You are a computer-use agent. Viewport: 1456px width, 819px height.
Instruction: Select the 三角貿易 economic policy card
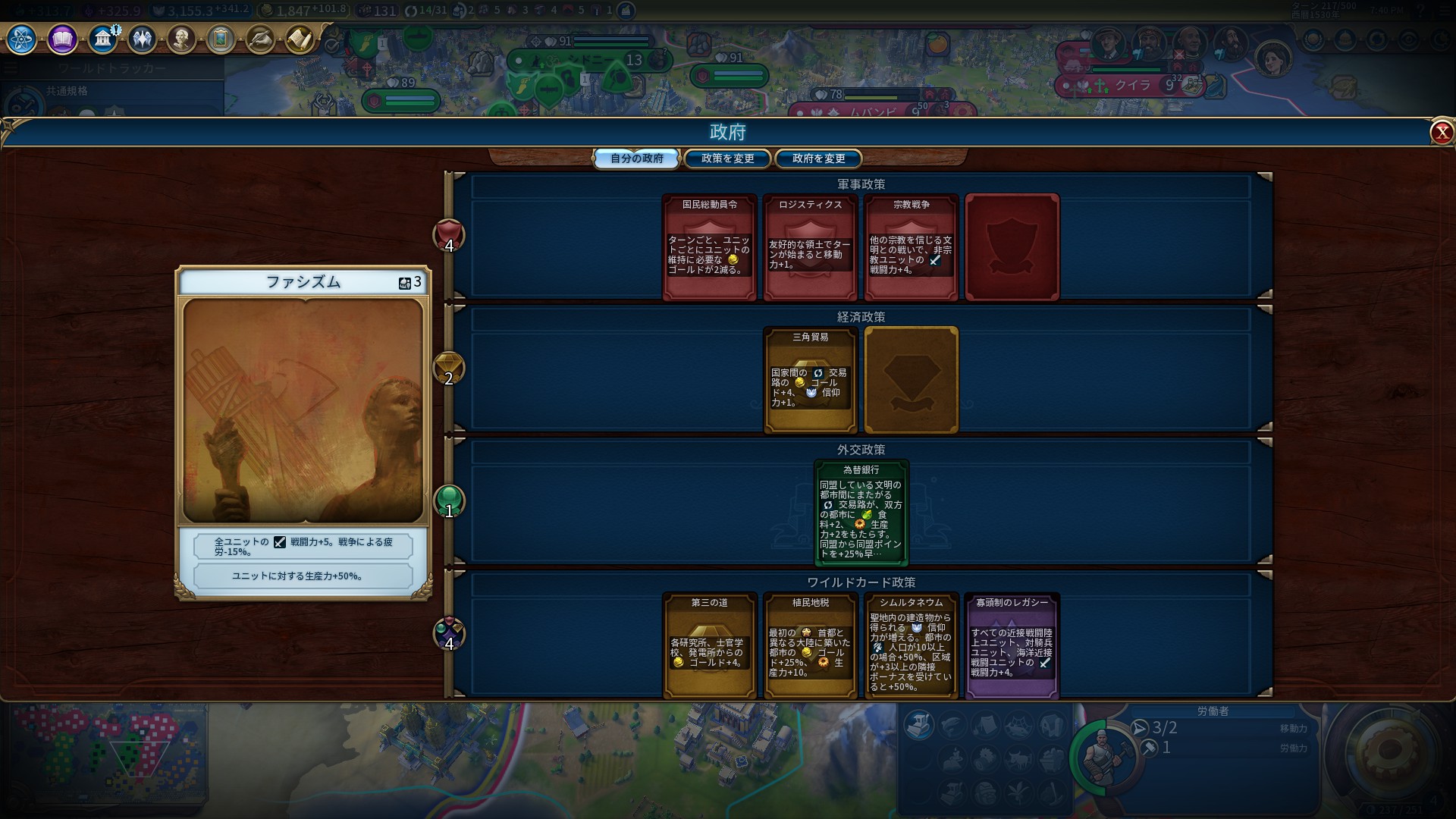(810, 380)
